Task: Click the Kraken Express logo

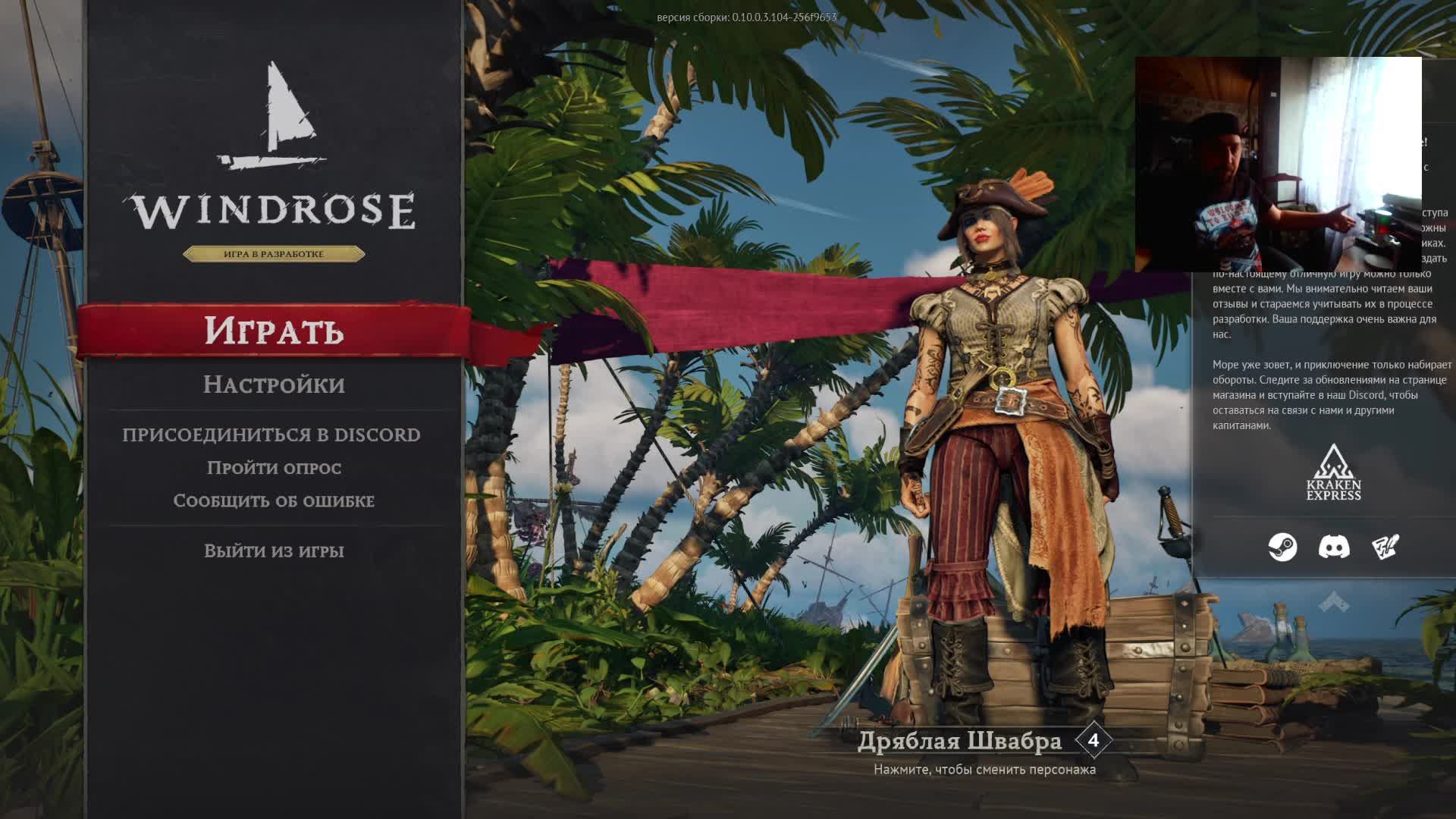Action: [x=1334, y=474]
